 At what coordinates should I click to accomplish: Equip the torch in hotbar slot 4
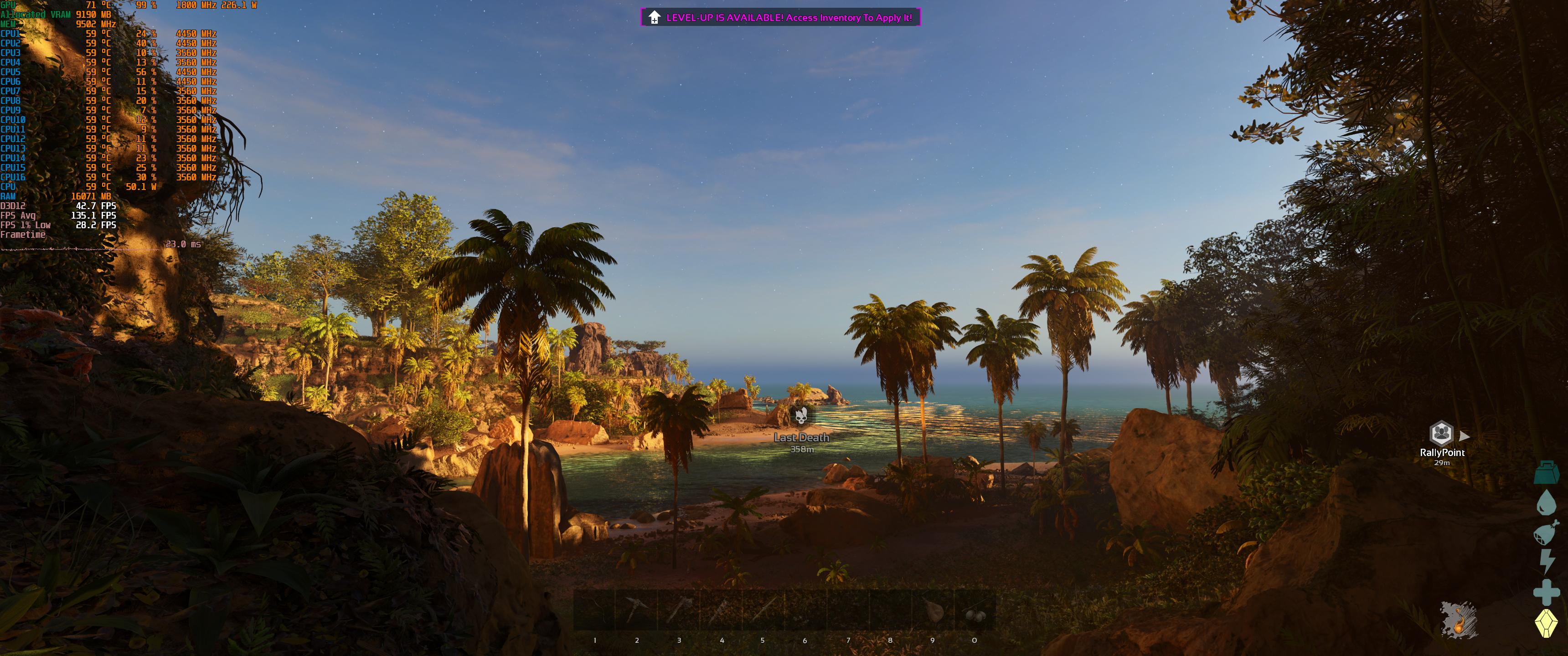click(721, 610)
